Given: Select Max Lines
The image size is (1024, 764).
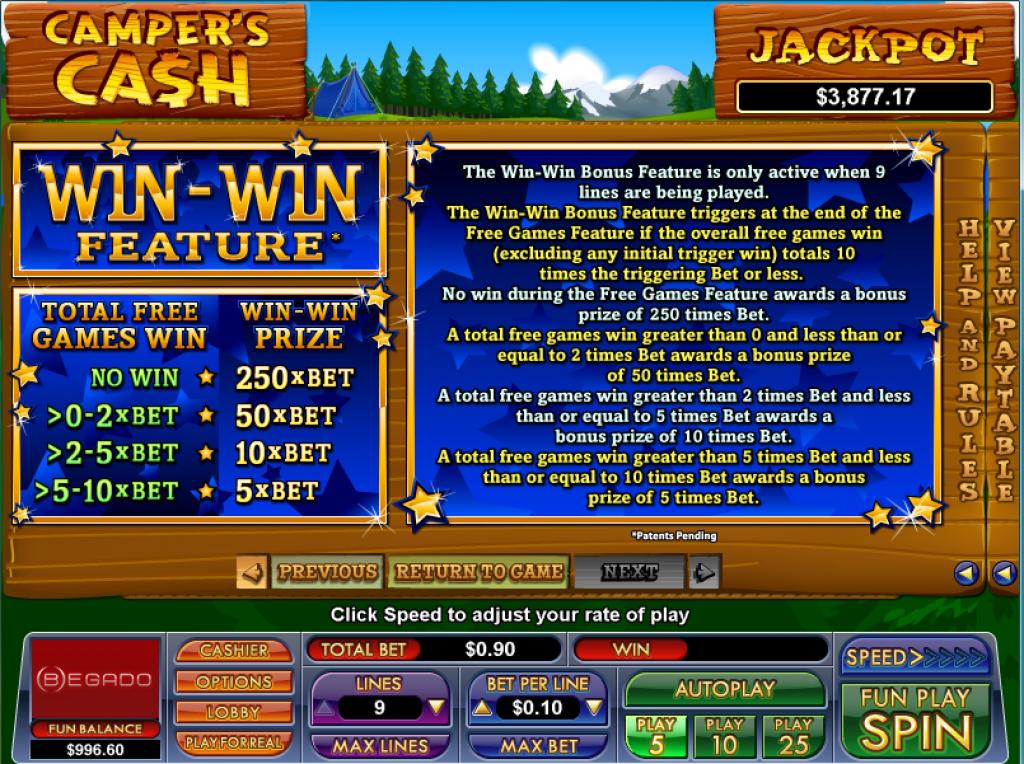Looking at the screenshot, I should pos(380,746).
